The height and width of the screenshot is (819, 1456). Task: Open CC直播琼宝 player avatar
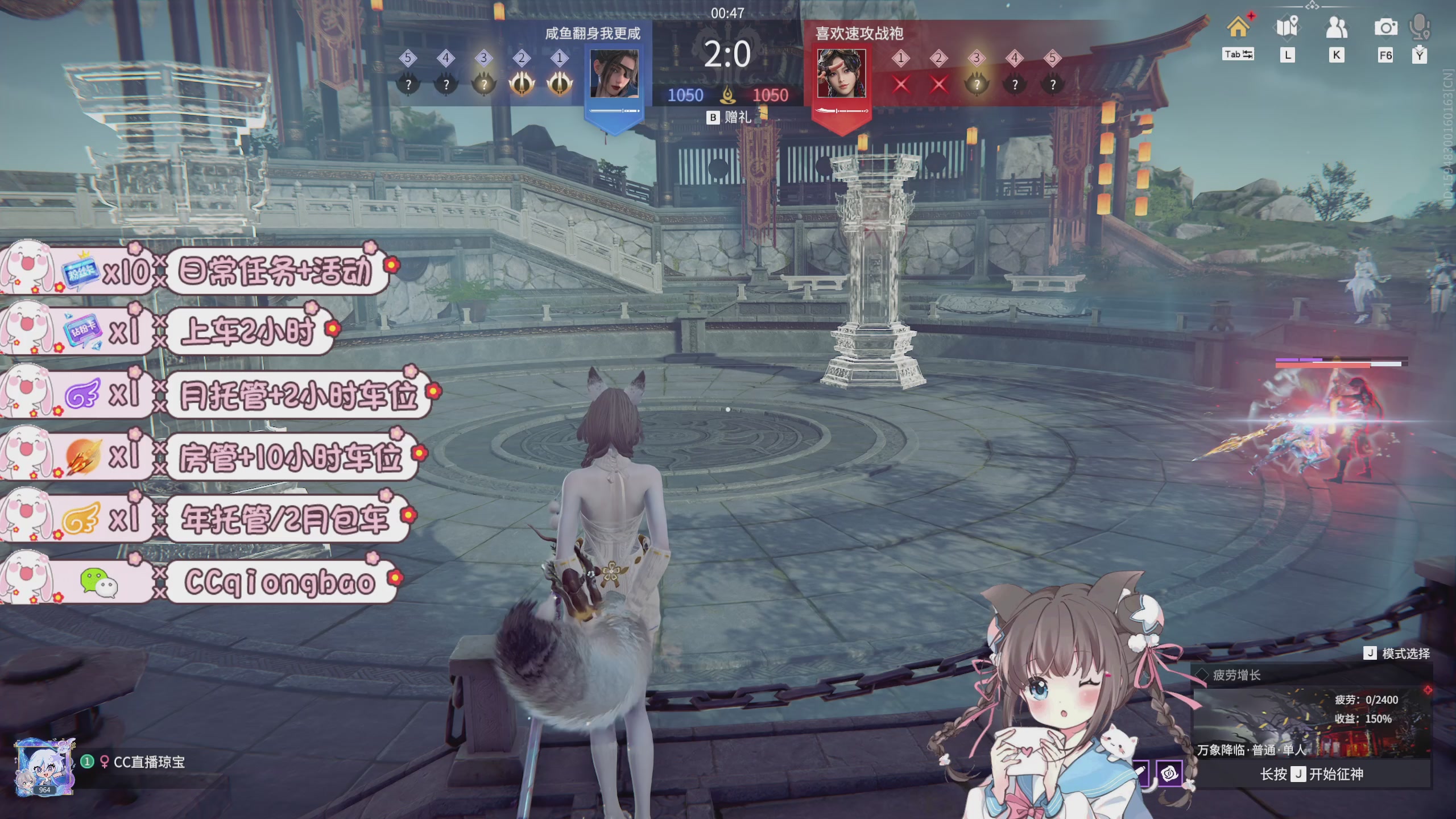(44, 768)
